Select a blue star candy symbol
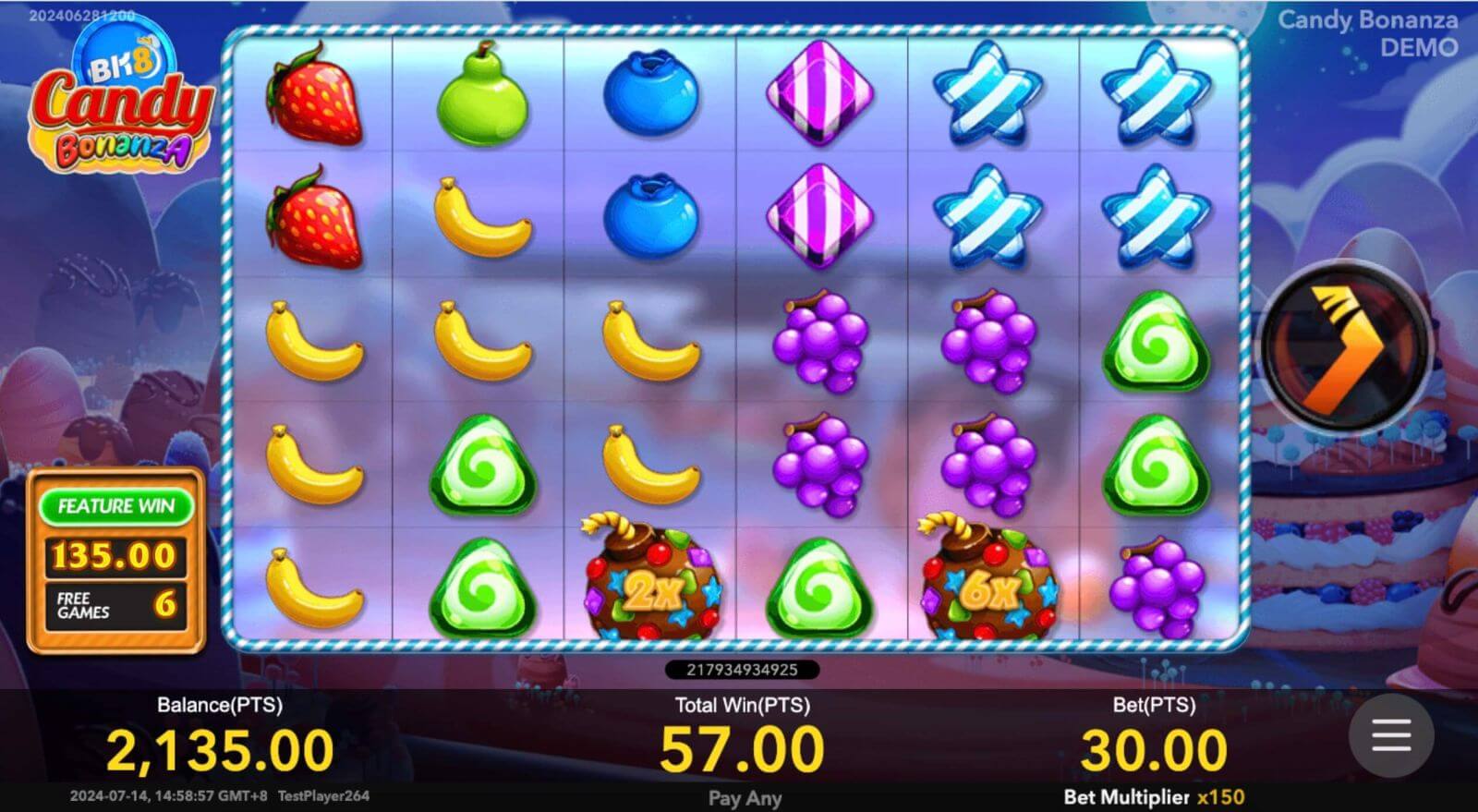1478x812 pixels. [990, 97]
